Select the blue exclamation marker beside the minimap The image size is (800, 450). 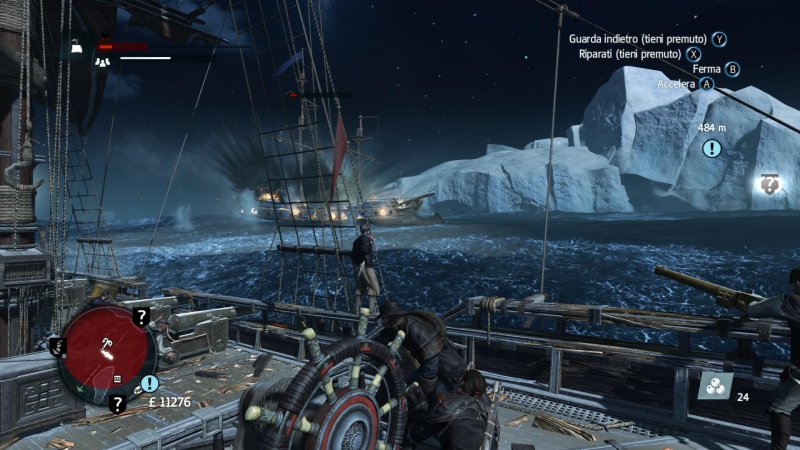150,383
